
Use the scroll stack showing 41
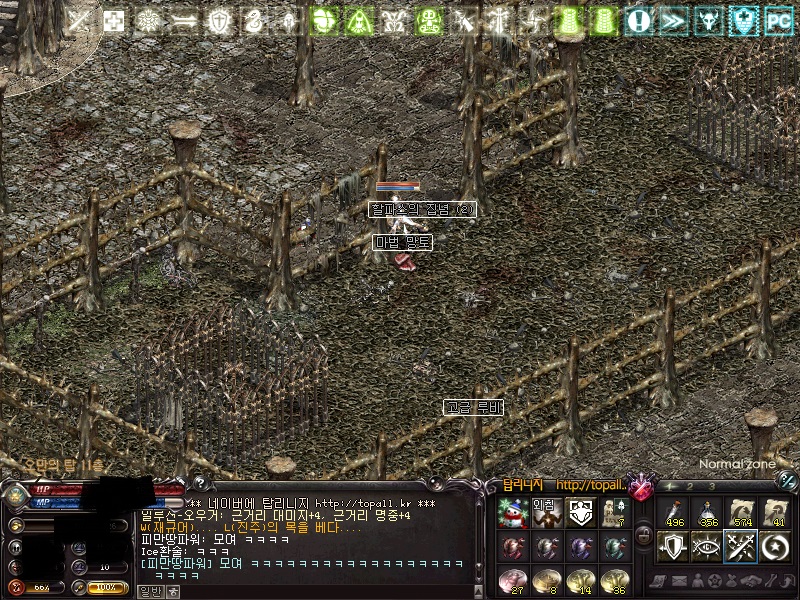pyautogui.click(x=774, y=512)
